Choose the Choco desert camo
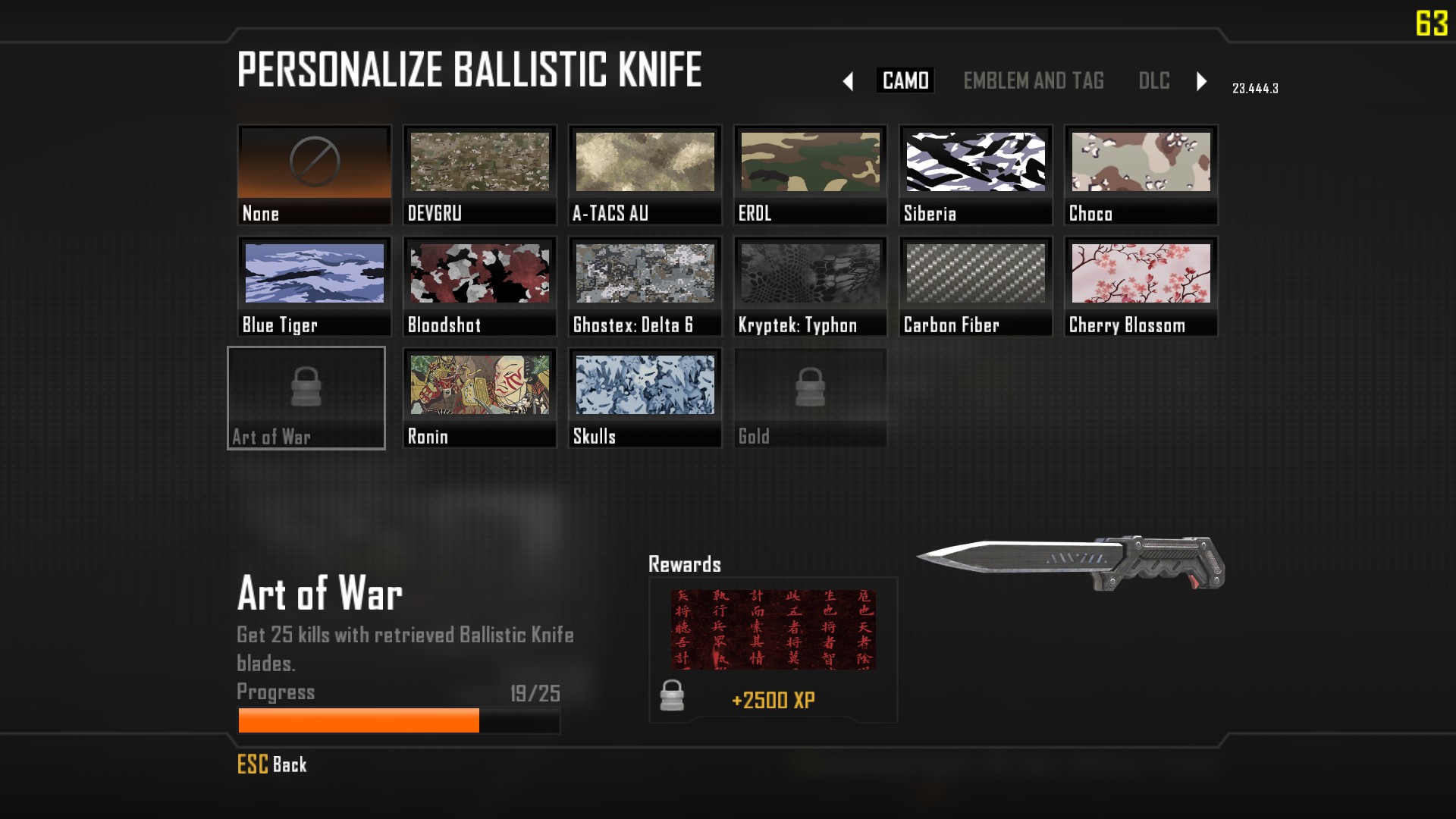Screen dimensions: 1456x819 (x=1141, y=174)
